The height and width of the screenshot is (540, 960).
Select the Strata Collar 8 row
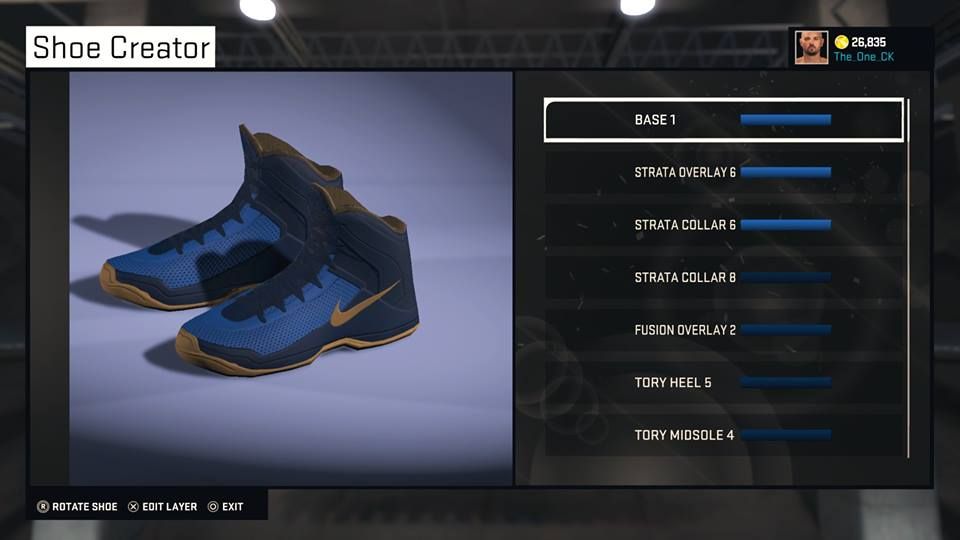pos(723,277)
